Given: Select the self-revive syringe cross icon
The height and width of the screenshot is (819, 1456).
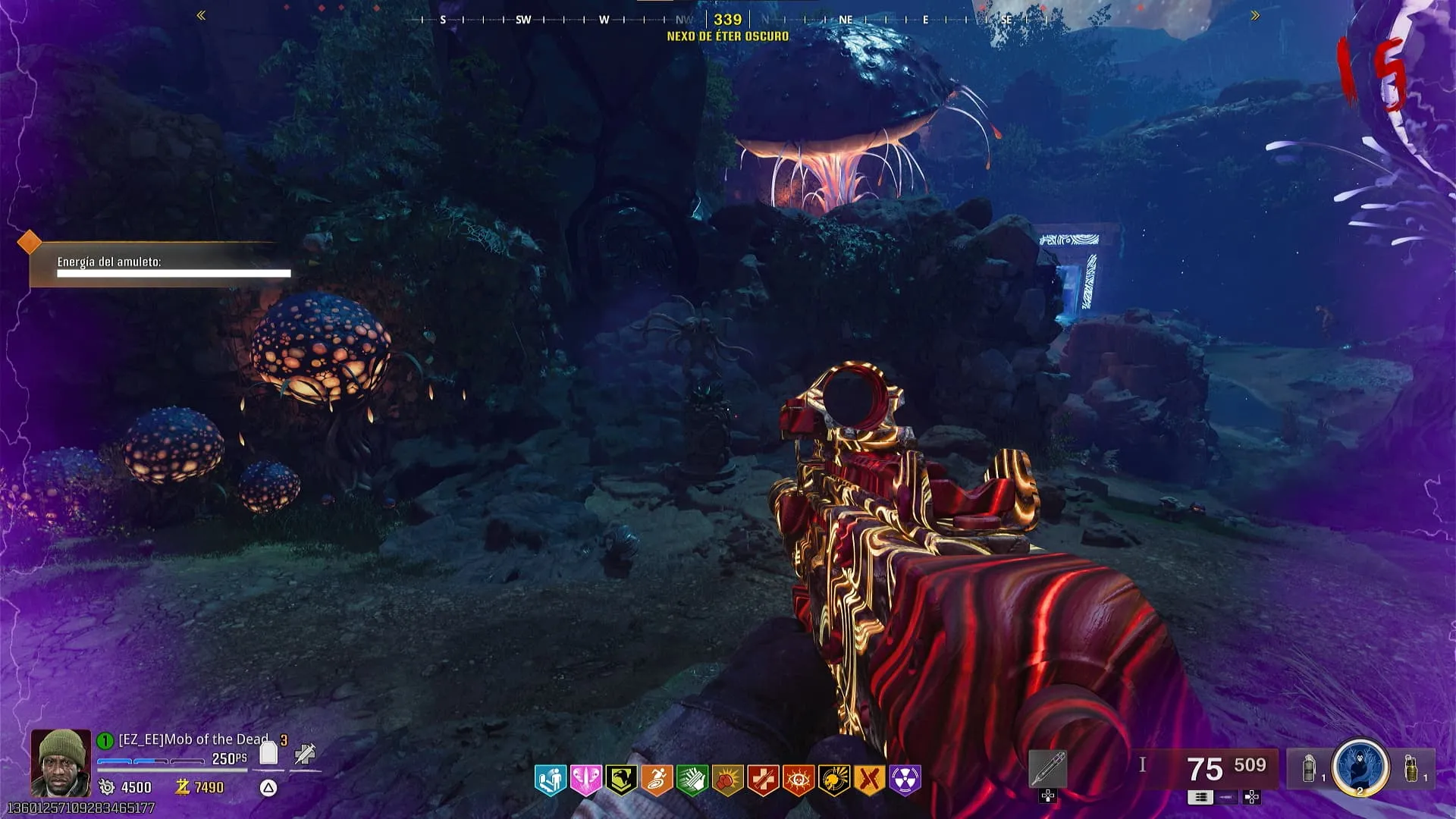Looking at the screenshot, I should tap(305, 754).
